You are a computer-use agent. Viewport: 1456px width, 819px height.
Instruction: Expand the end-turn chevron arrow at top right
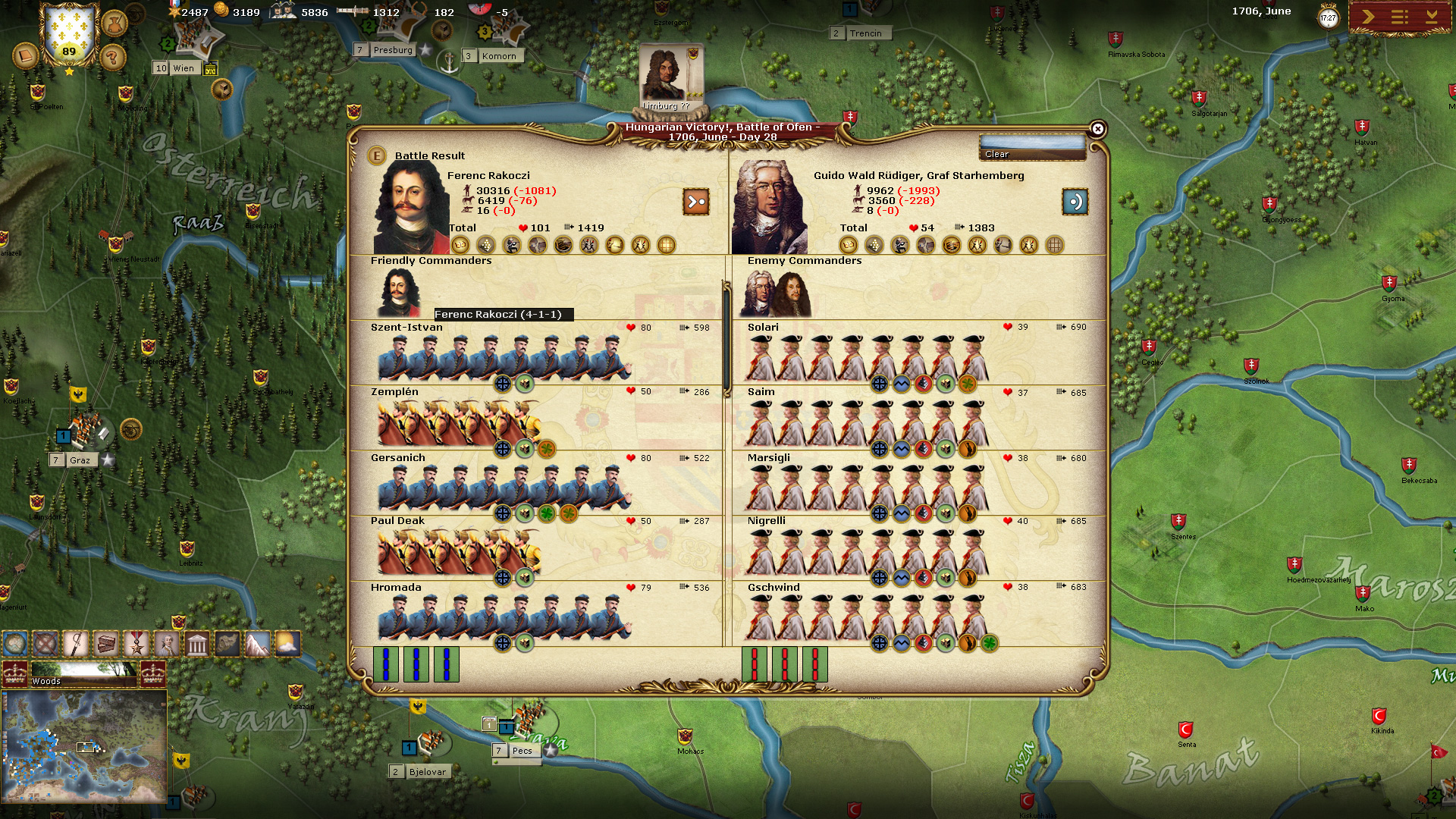click(x=1368, y=16)
